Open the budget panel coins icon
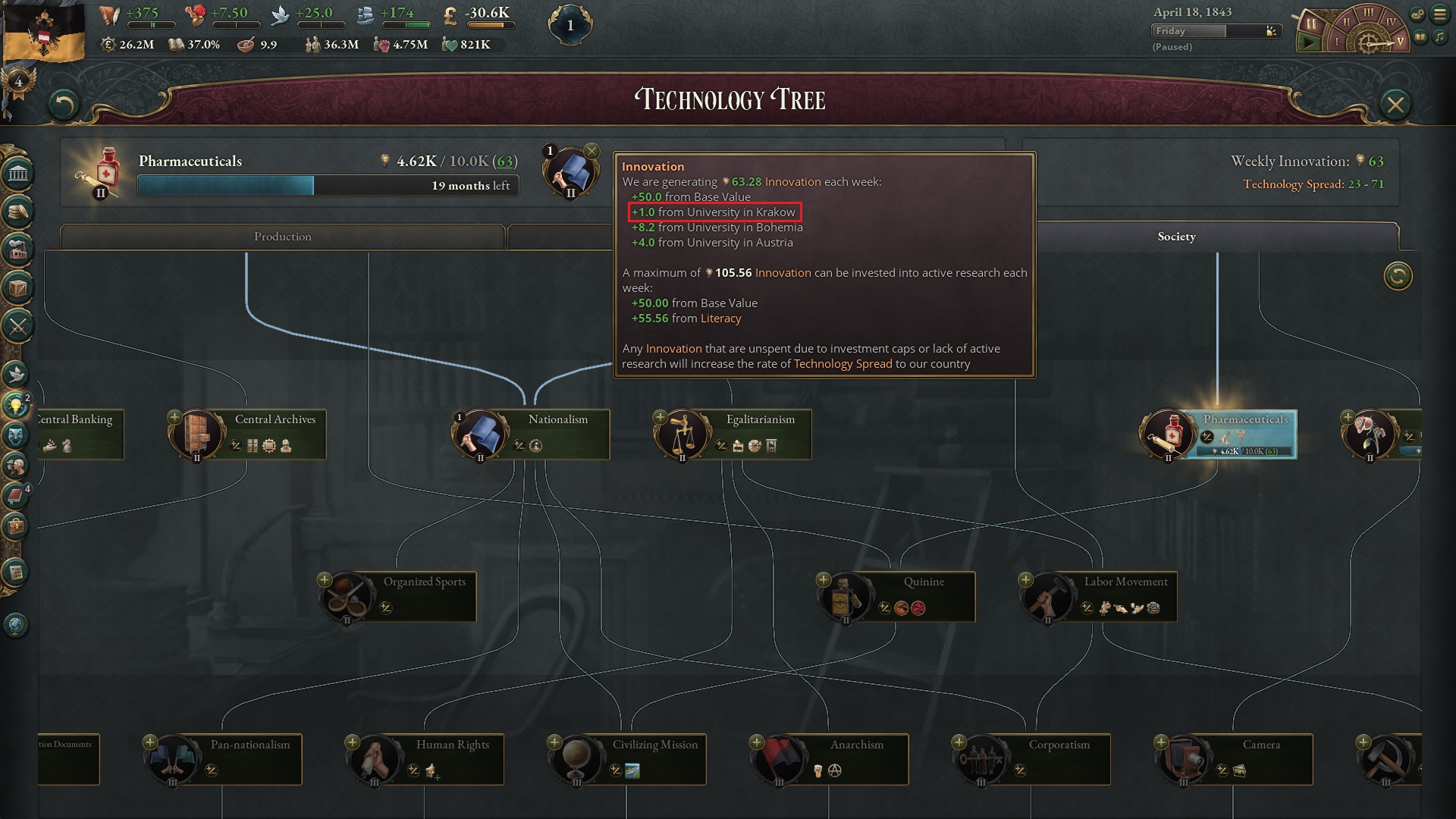This screenshot has width=1456, height=819. pos(19,210)
